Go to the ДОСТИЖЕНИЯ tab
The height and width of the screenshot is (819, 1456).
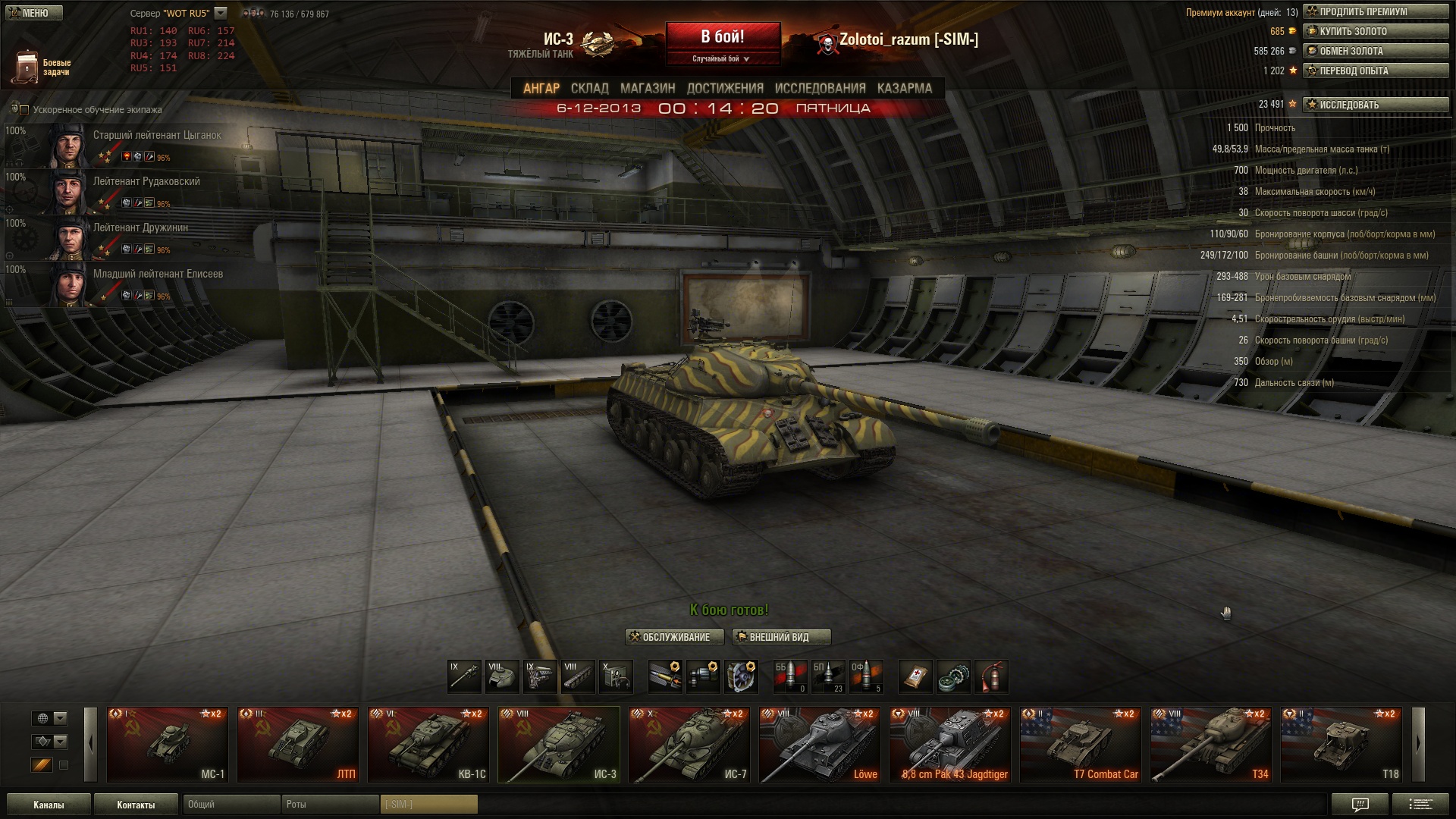tap(724, 89)
